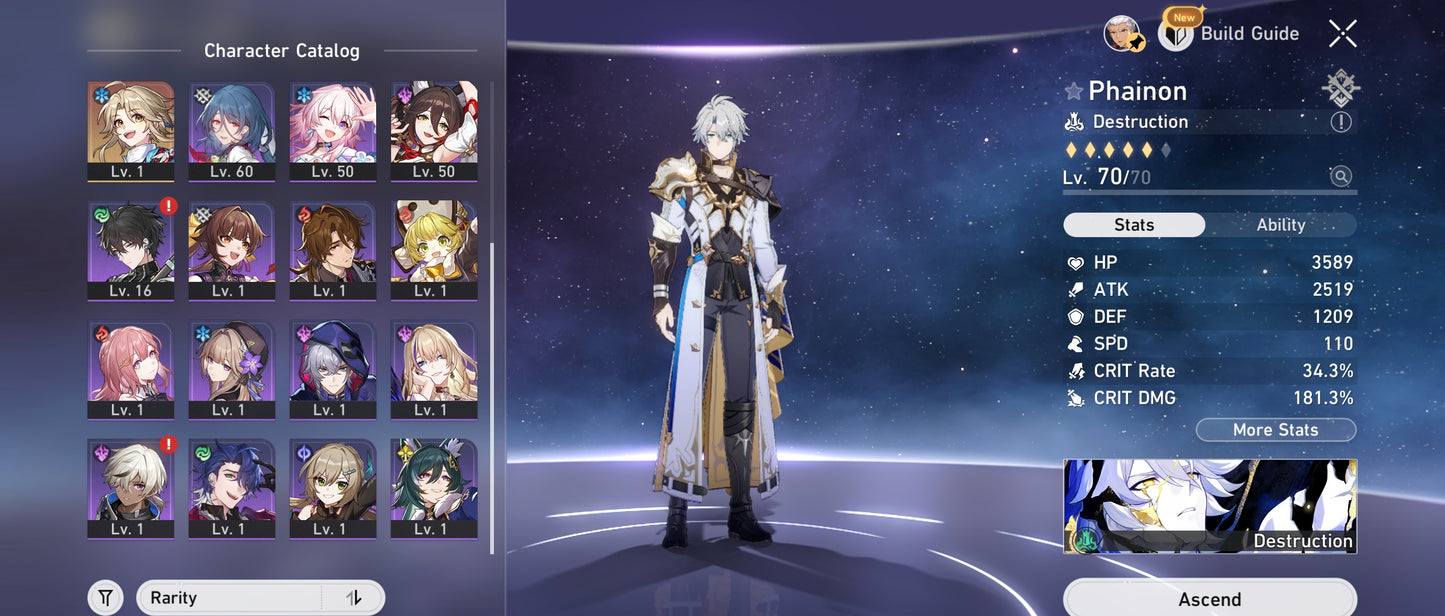Select the green-haired fox-eared character

pyautogui.click(x=434, y=488)
